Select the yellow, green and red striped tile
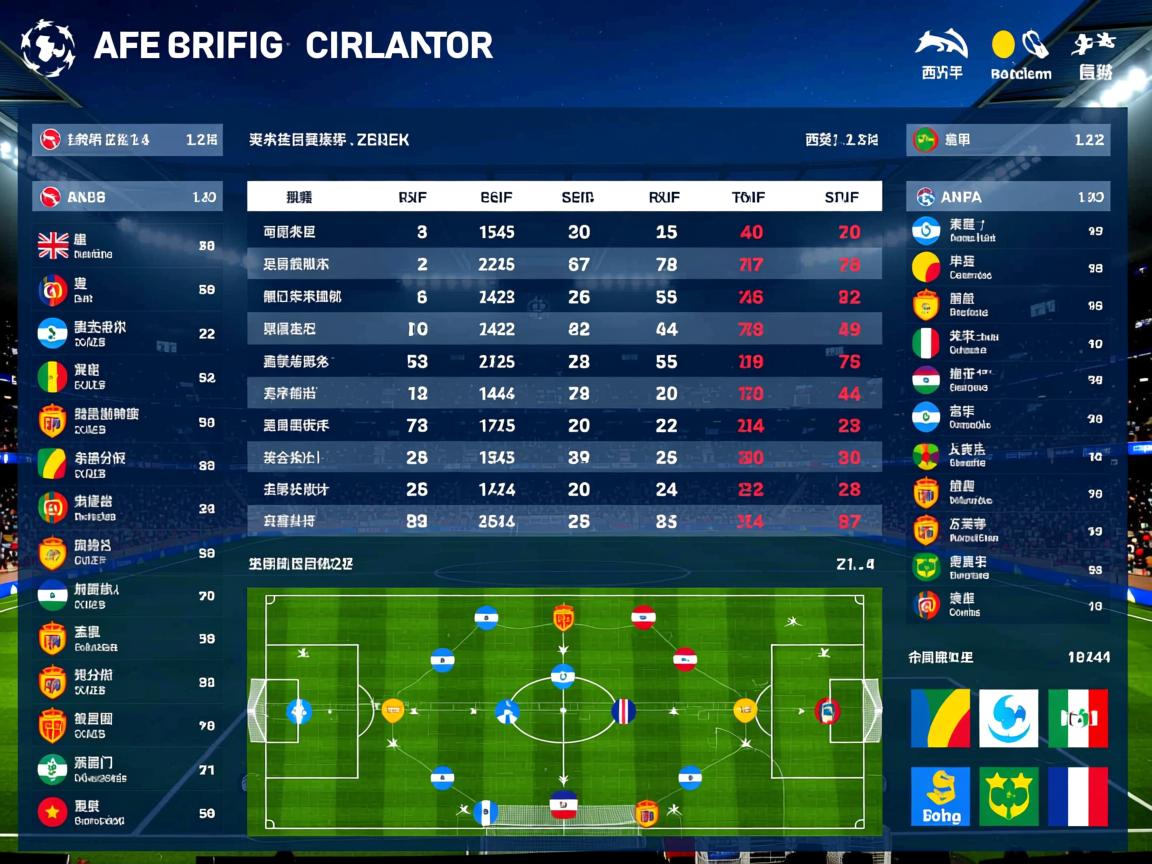 point(940,718)
